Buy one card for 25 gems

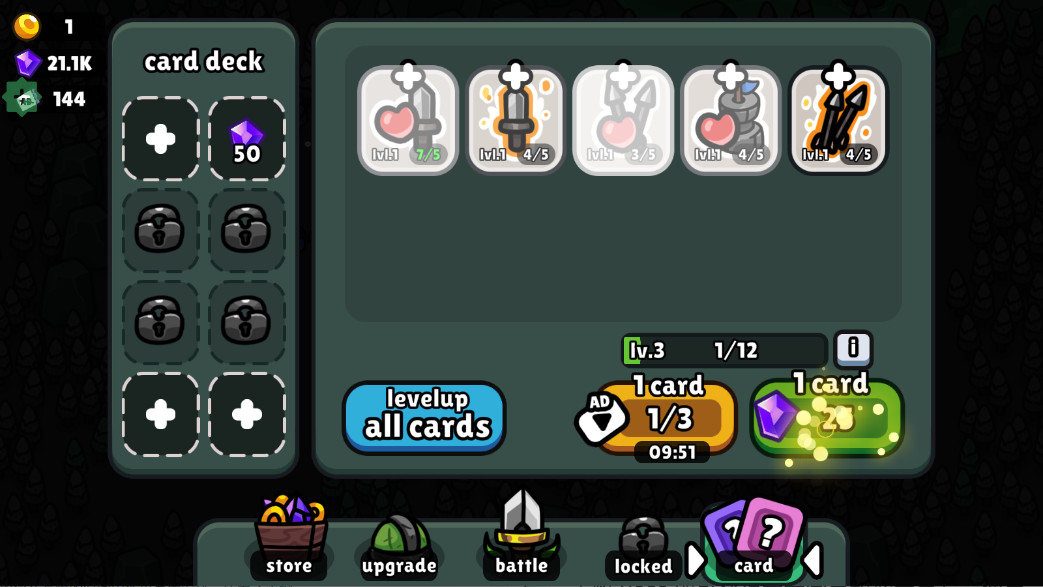point(827,416)
